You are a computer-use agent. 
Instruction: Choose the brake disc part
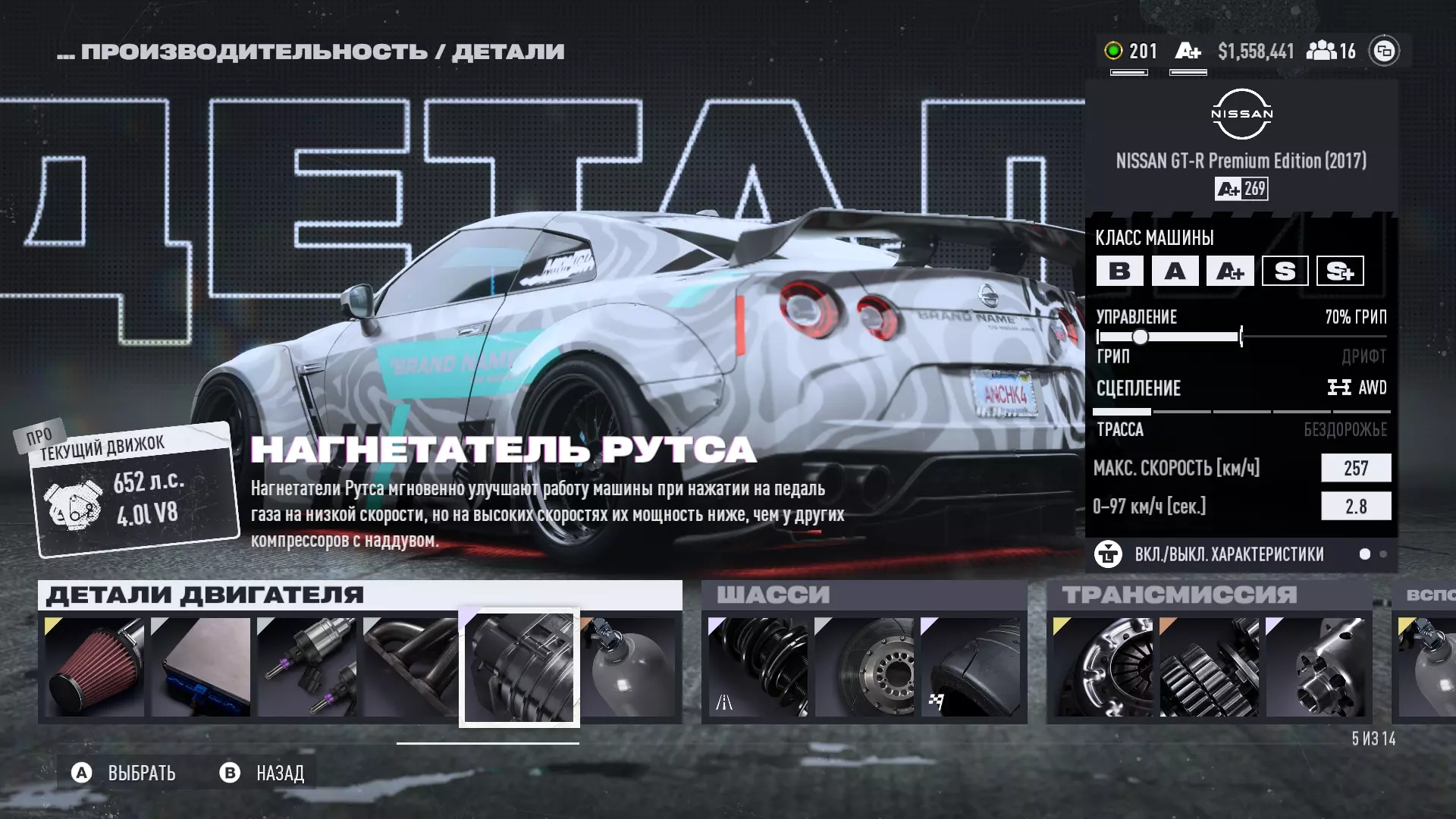click(x=864, y=667)
